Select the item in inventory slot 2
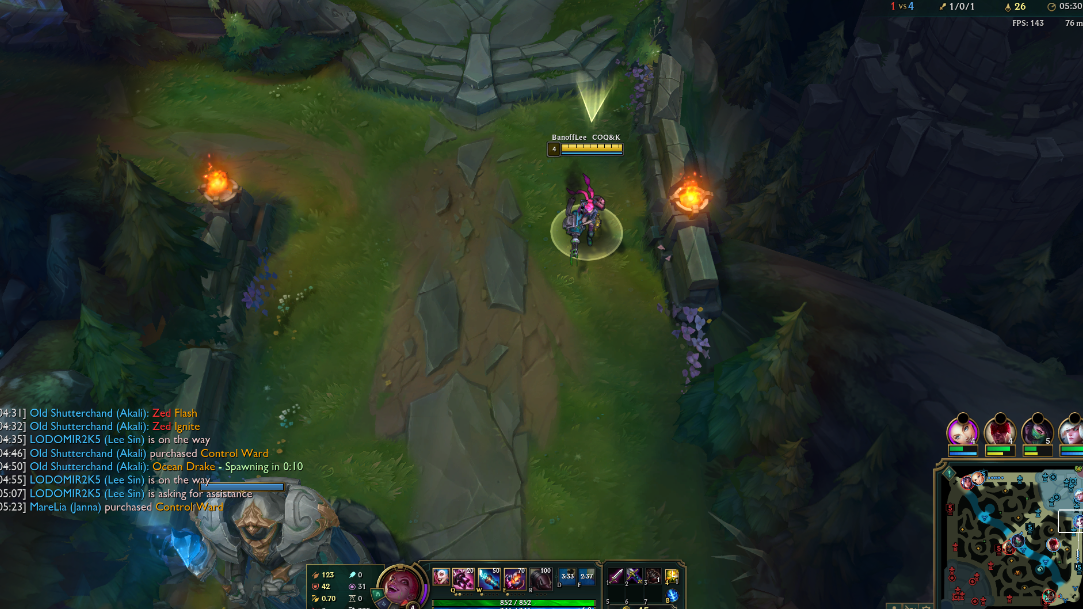The width and height of the screenshot is (1083, 609). [635, 576]
